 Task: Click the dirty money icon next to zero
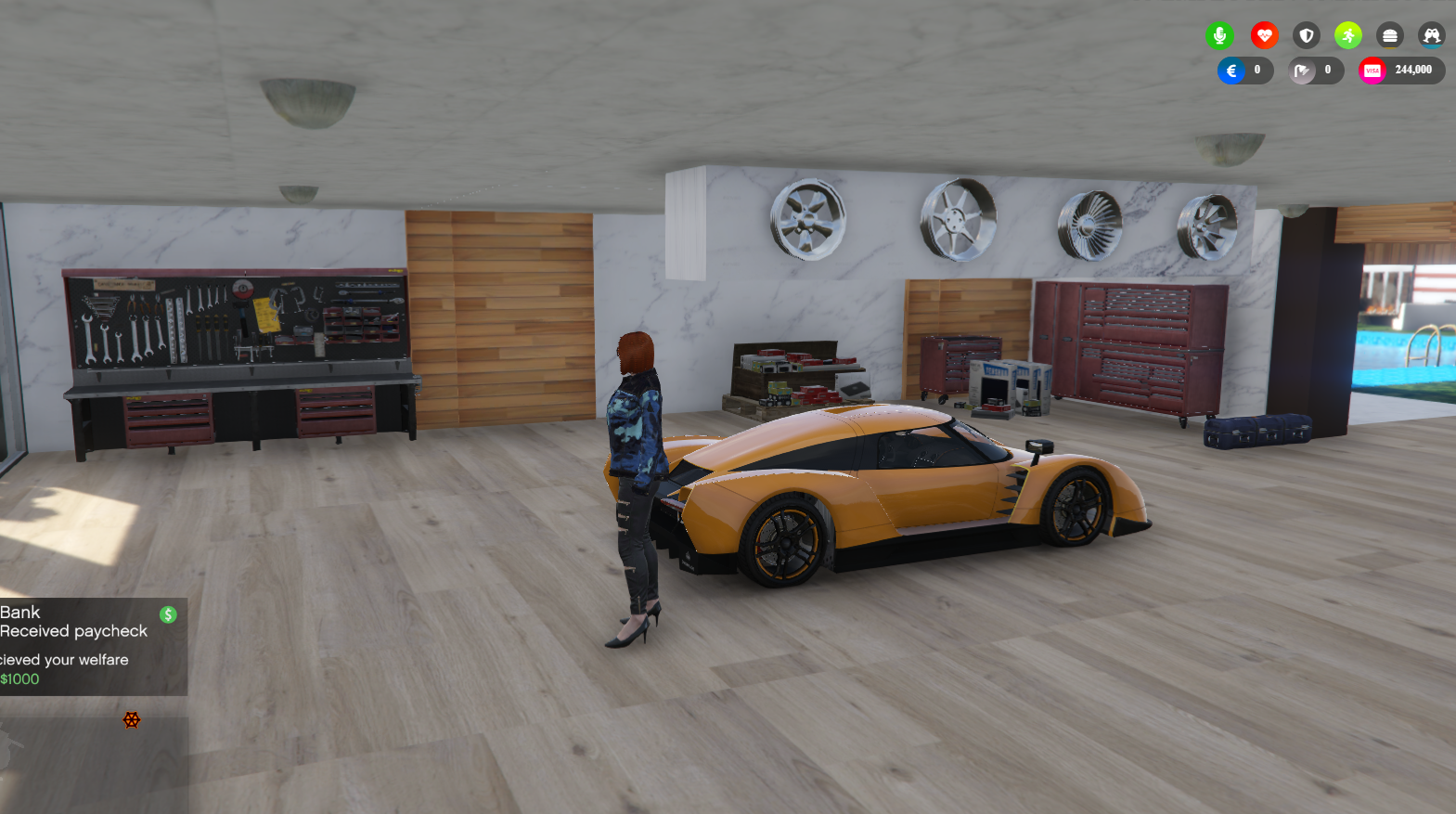(x=1302, y=70)
